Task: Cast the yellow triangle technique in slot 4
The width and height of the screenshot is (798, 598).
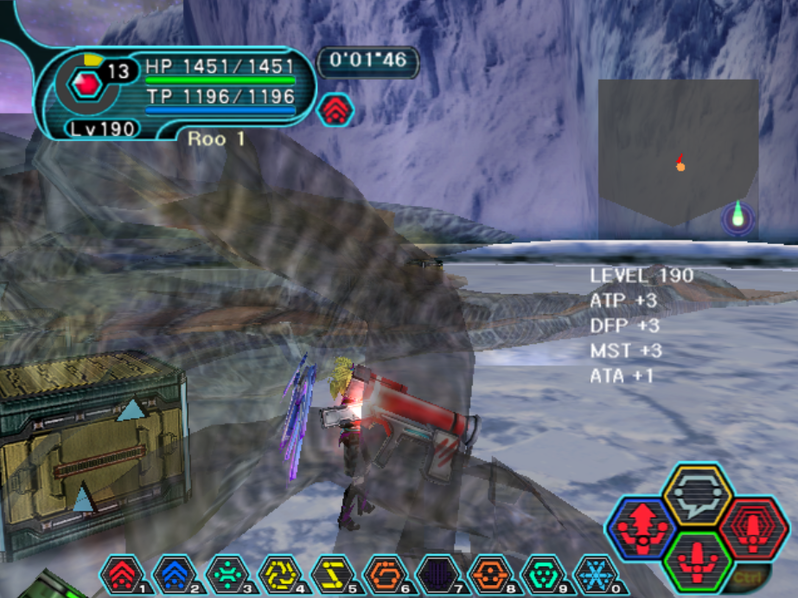Action: pos(279,575)
